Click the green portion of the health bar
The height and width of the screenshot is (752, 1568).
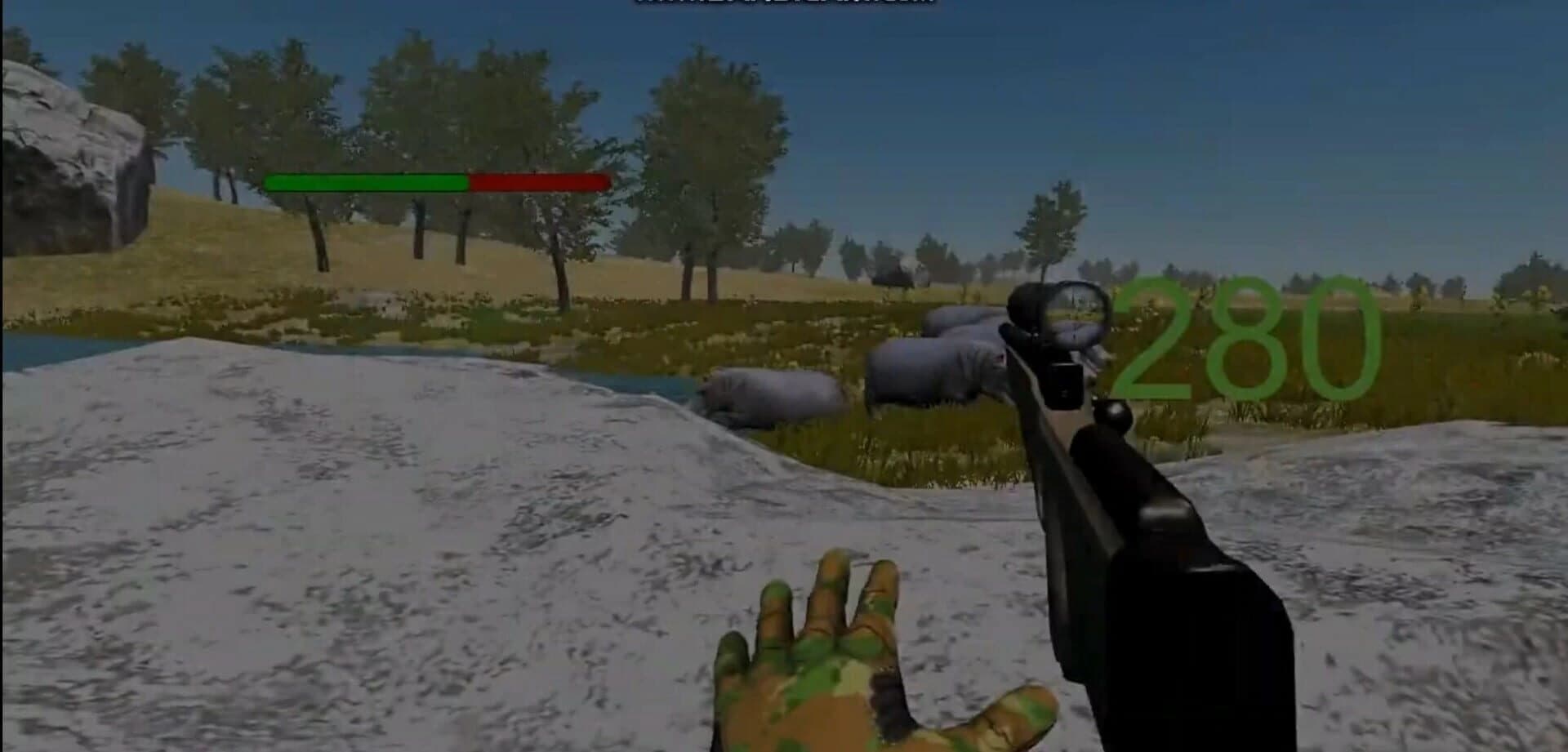(x=367, y=182)
